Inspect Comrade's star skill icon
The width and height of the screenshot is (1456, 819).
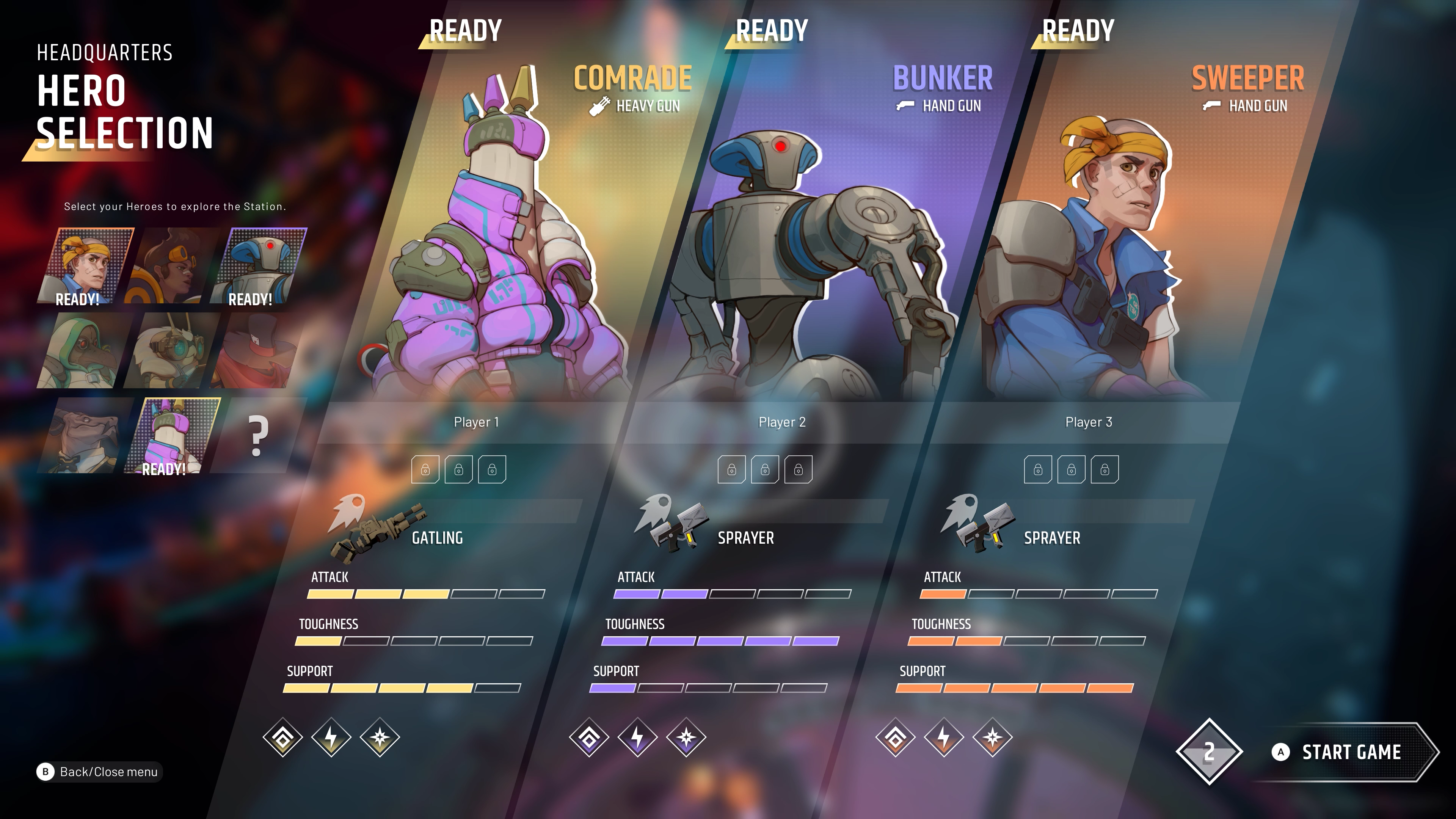[x=380, y=737]
